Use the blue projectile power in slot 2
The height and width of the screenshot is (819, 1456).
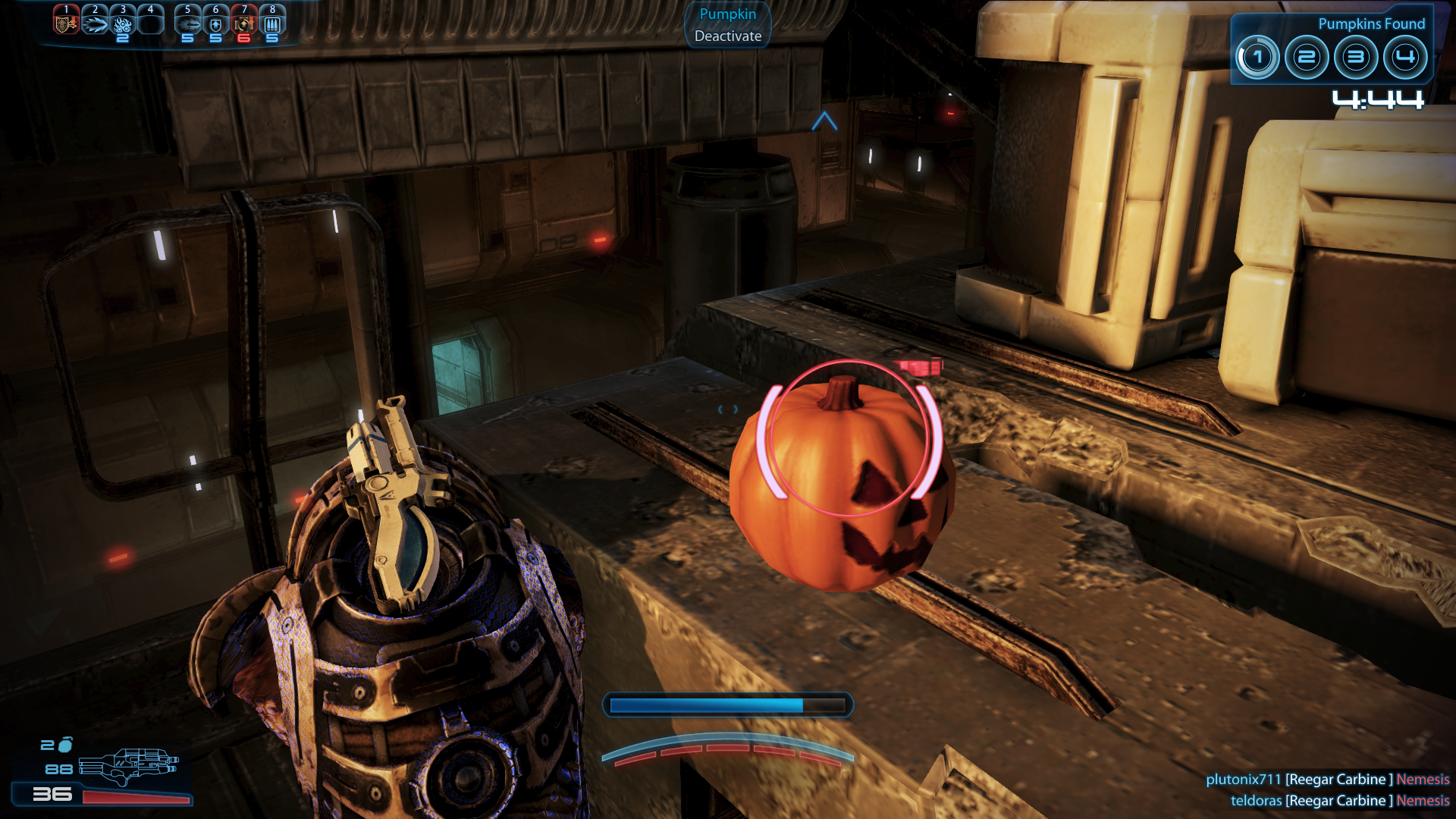click(x=95, y=24)
